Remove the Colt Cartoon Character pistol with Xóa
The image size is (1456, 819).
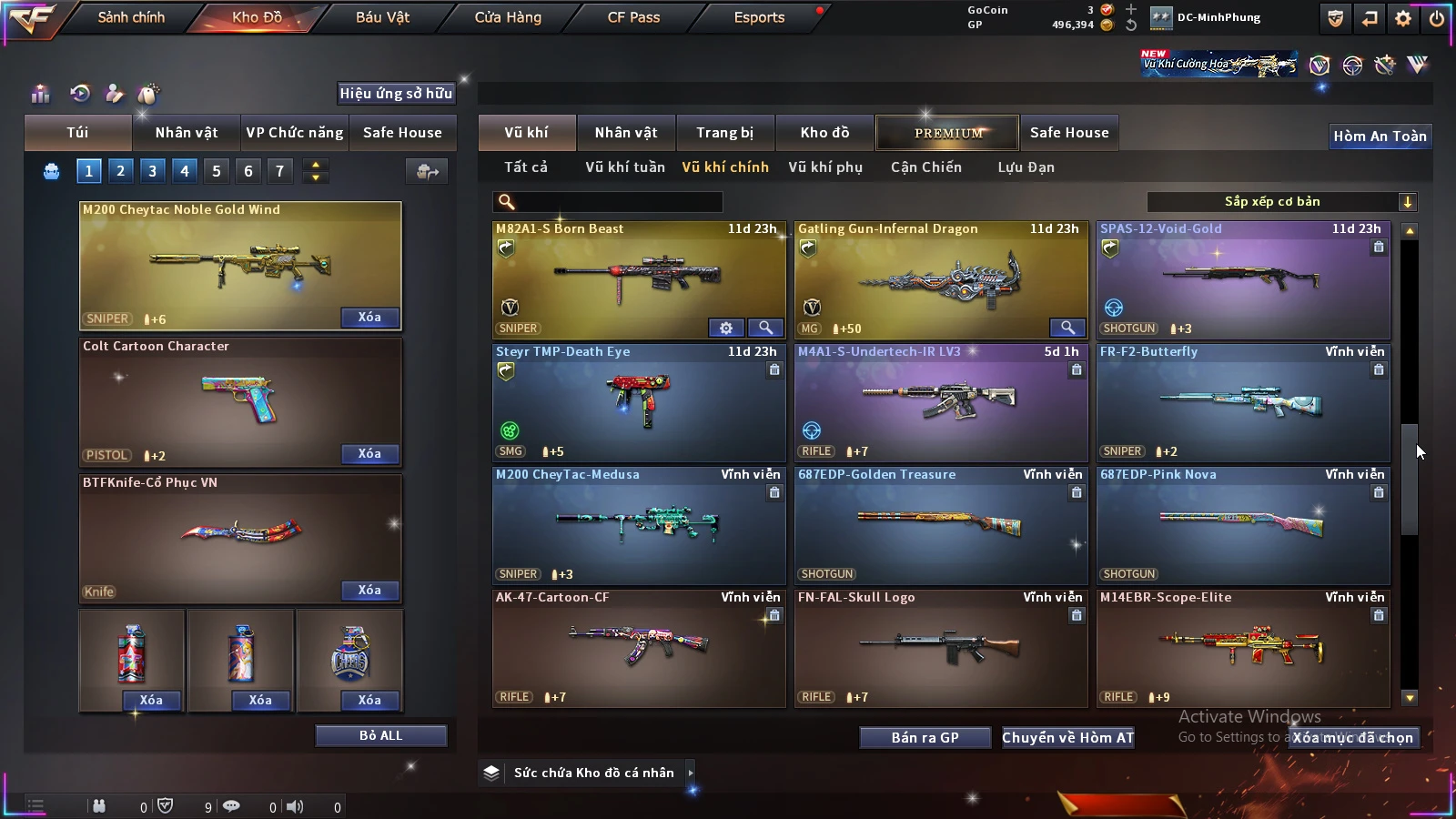coord(369,454)
